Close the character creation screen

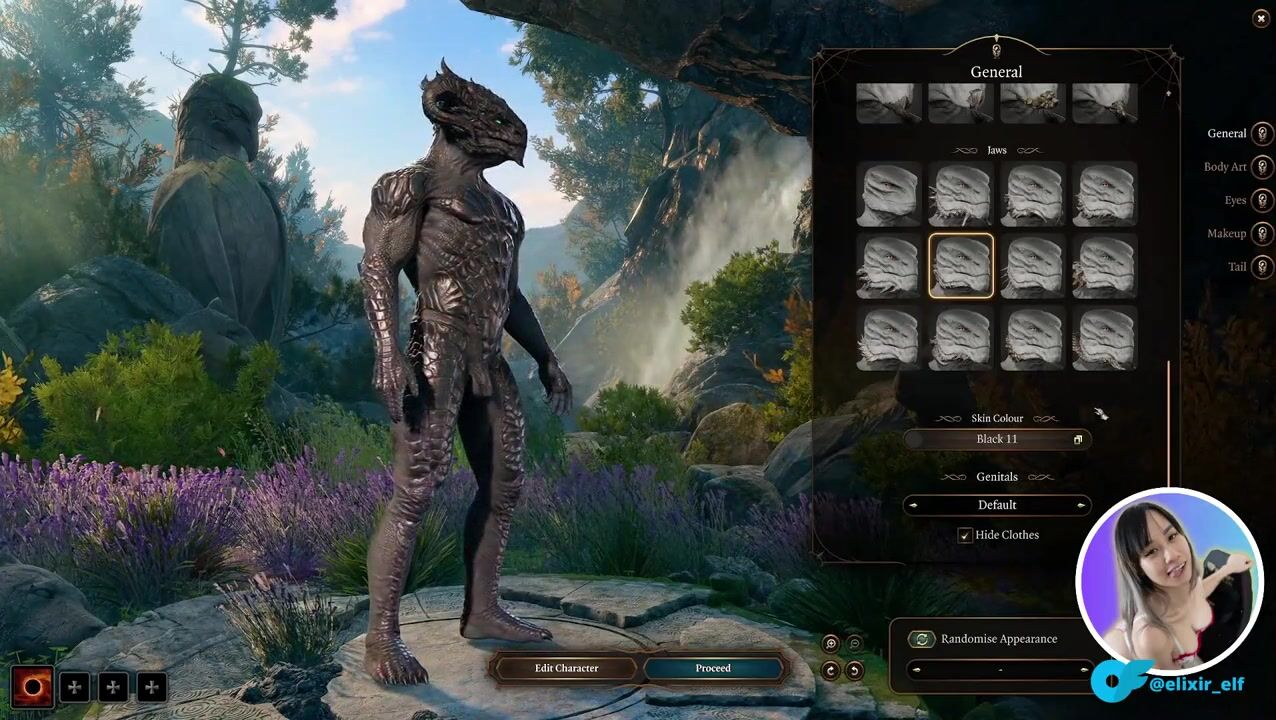pos(1260,19)
